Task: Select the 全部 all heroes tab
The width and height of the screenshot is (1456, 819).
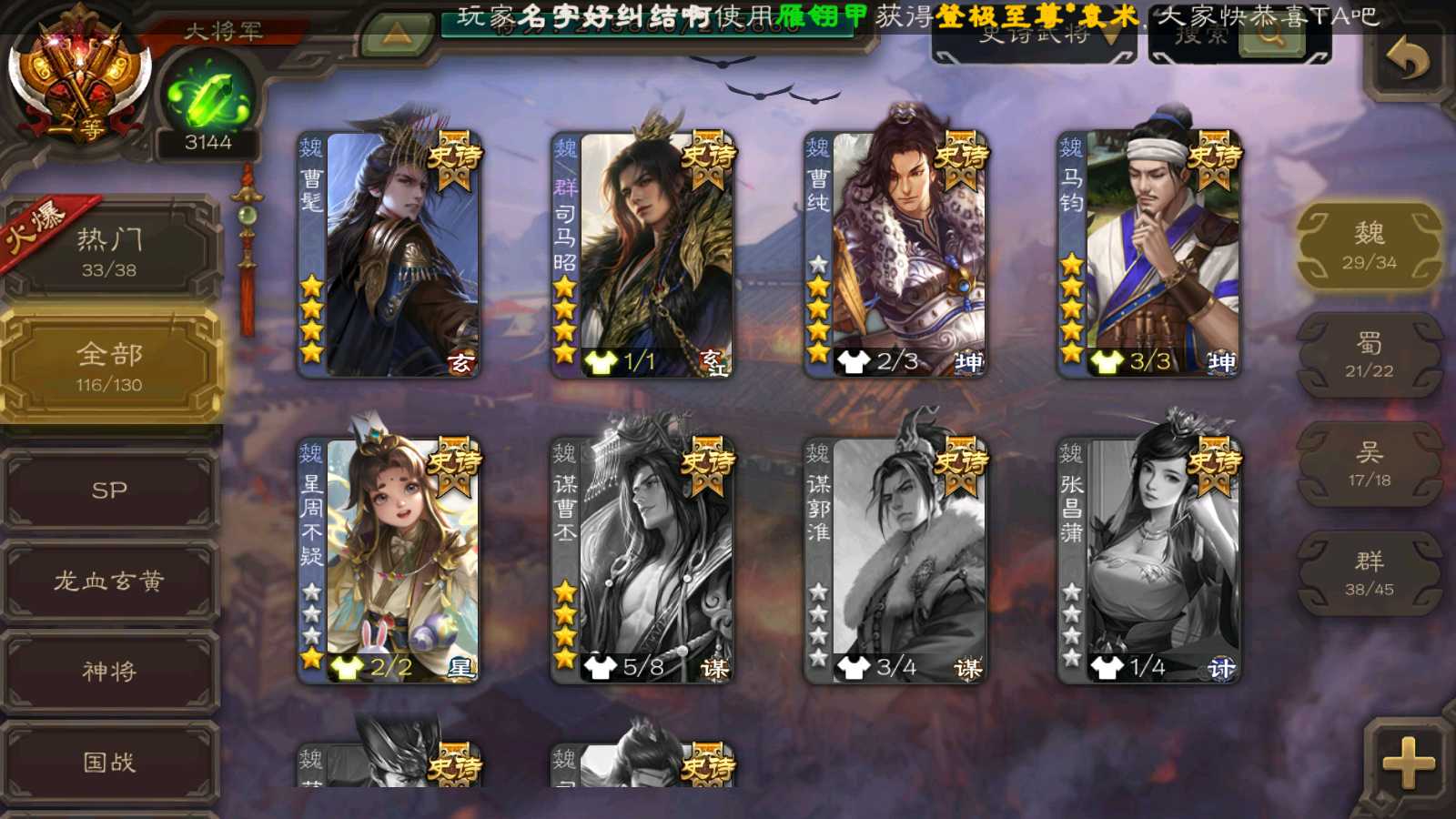Action: (109, 366)
